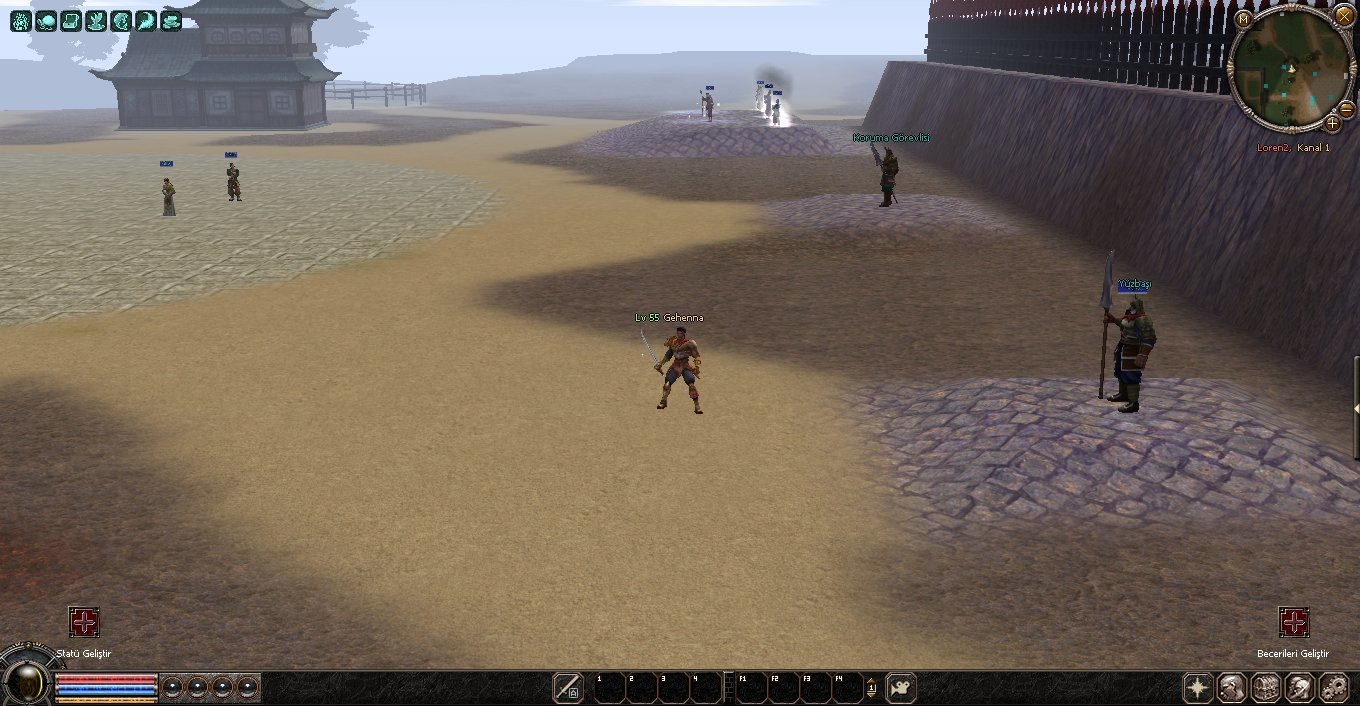The height and width of the screenshot is (706, 1360).
Task: Toggle the camera view button
Action: [901, 688]
